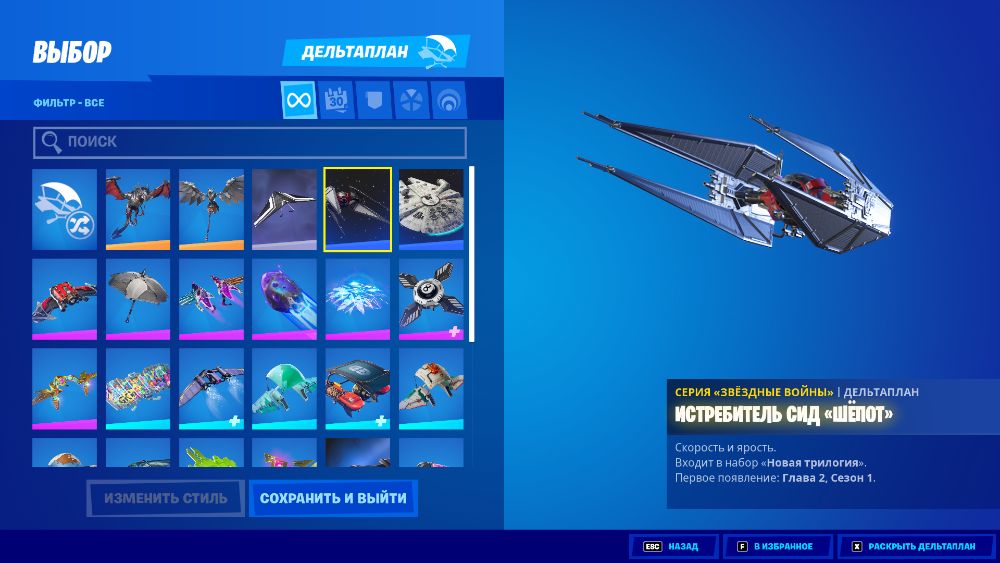Viewport: 1000px width, 563px height.
Task: Select the concentric rings filter tab
Action: (x=449, y=100)
